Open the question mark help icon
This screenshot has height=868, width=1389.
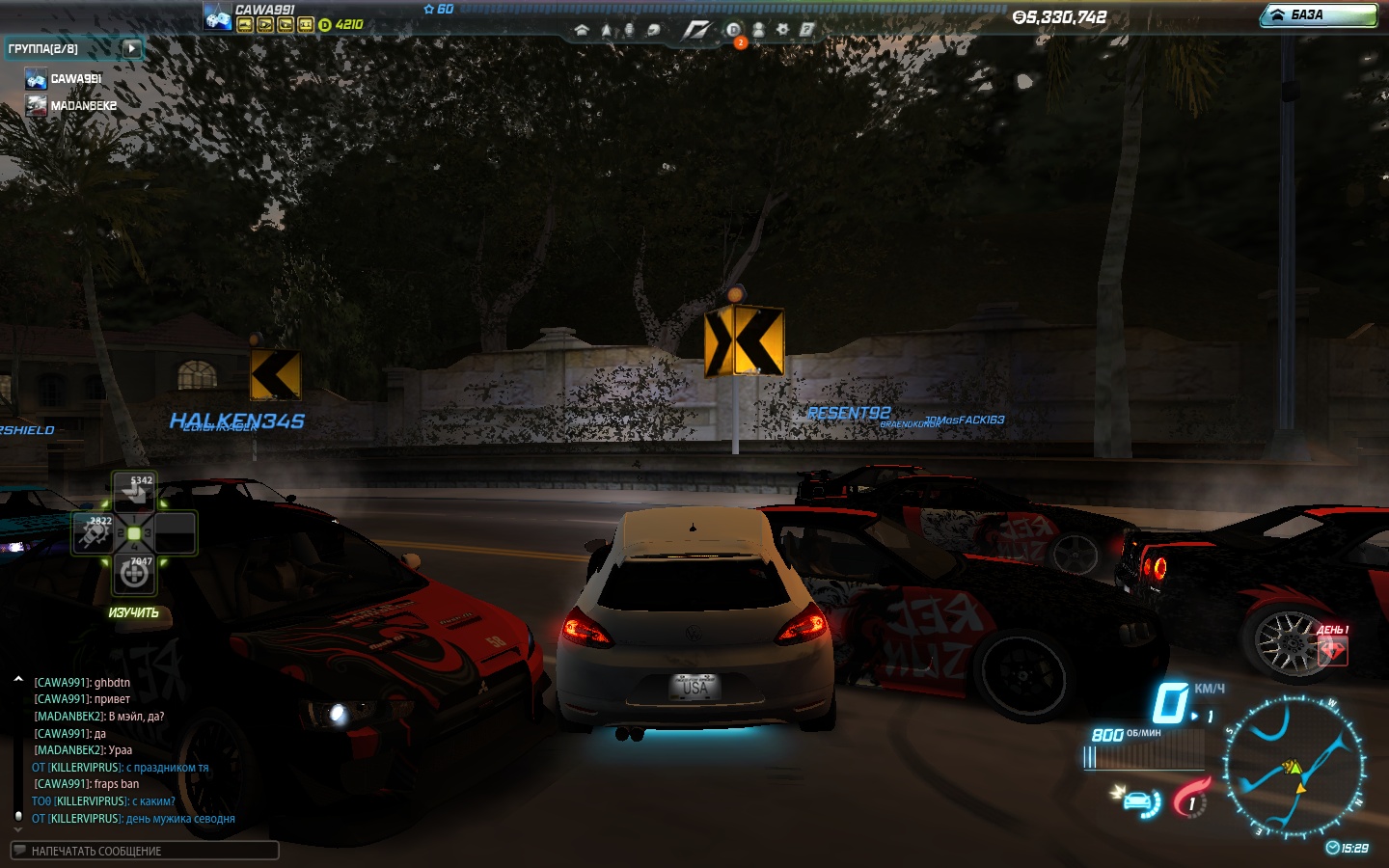(x=806, y=30)
